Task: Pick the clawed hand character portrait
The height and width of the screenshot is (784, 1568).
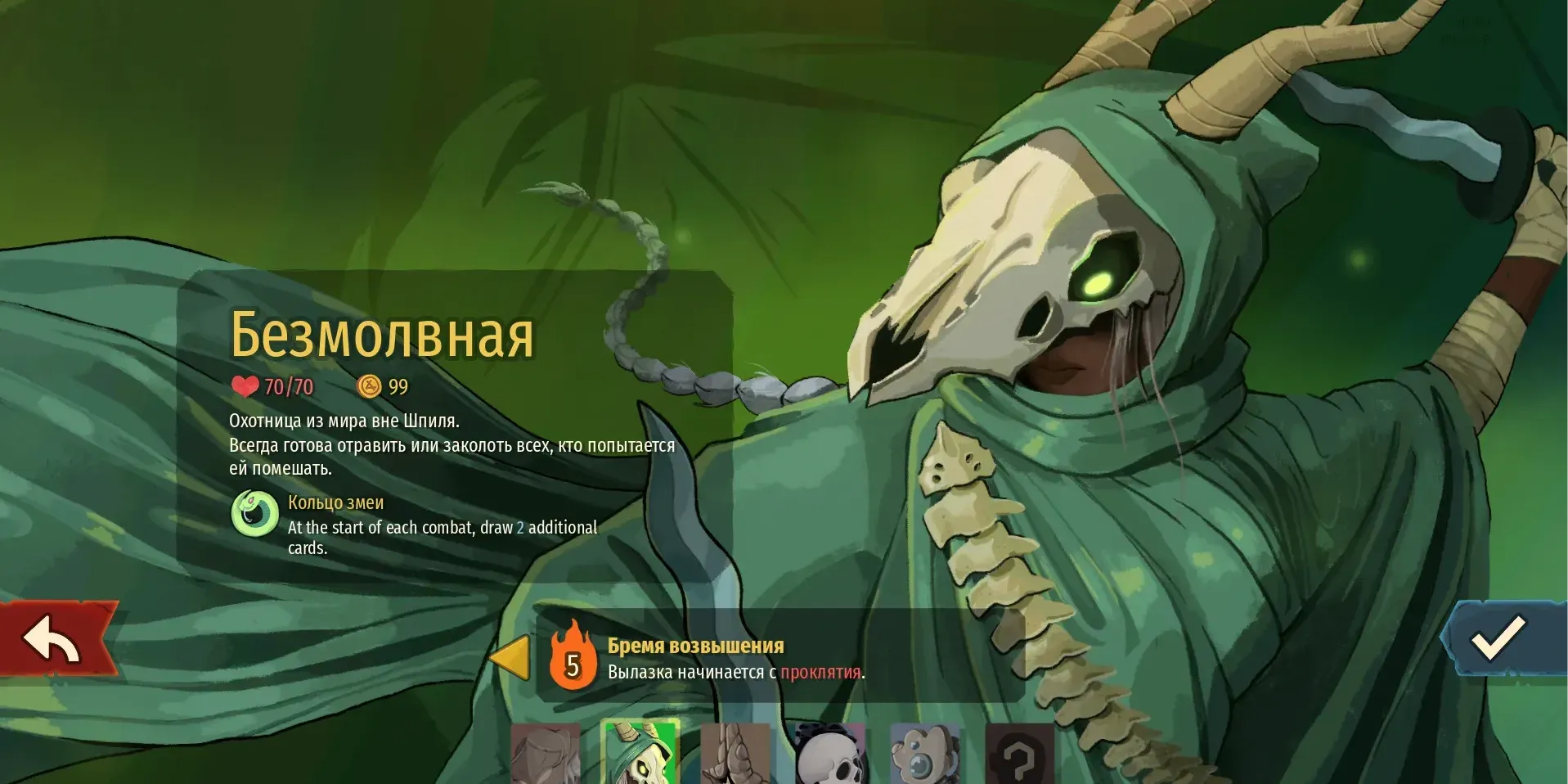Action: point(735,755)
